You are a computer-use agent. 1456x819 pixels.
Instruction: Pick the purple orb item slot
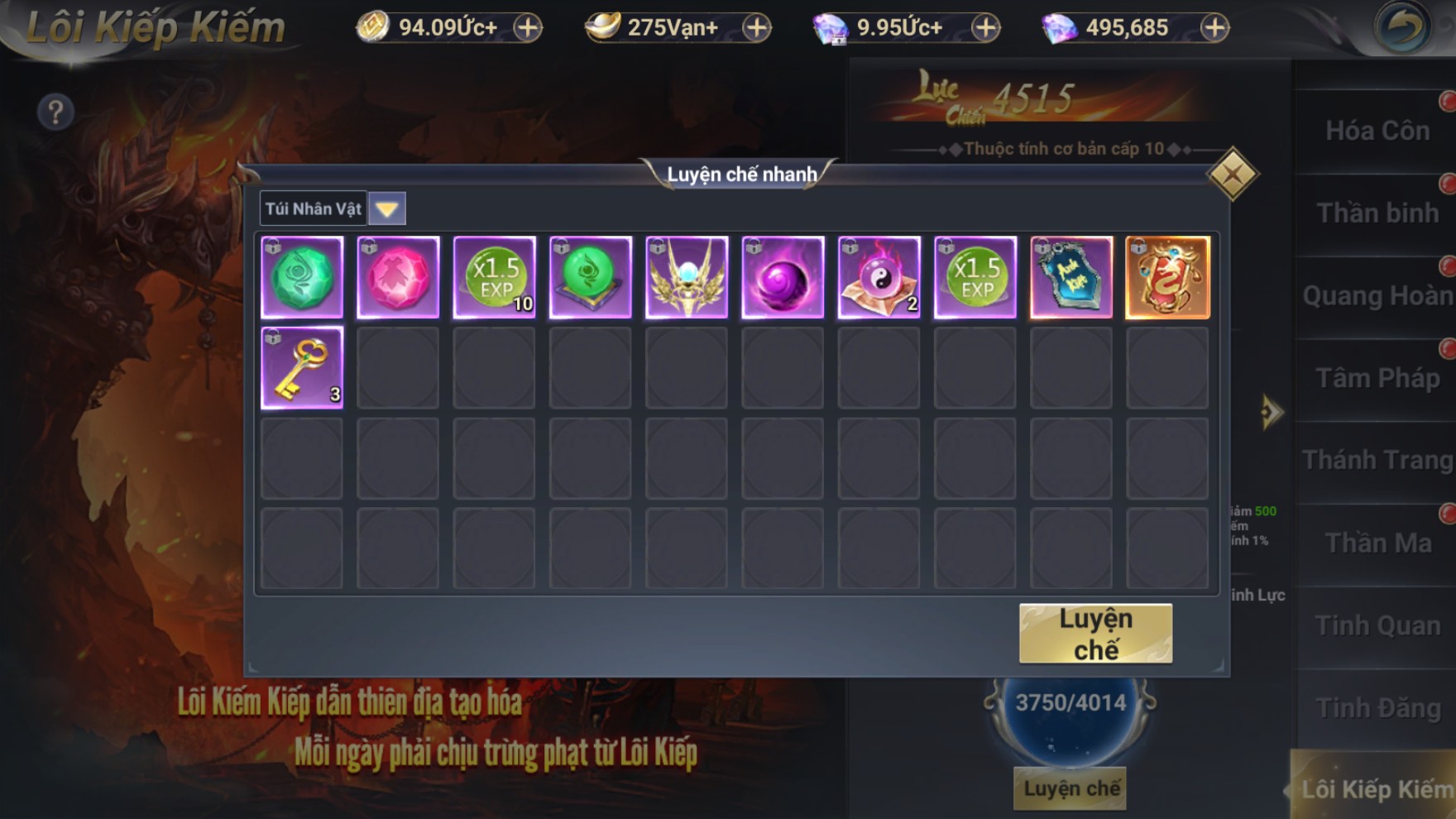783,277
